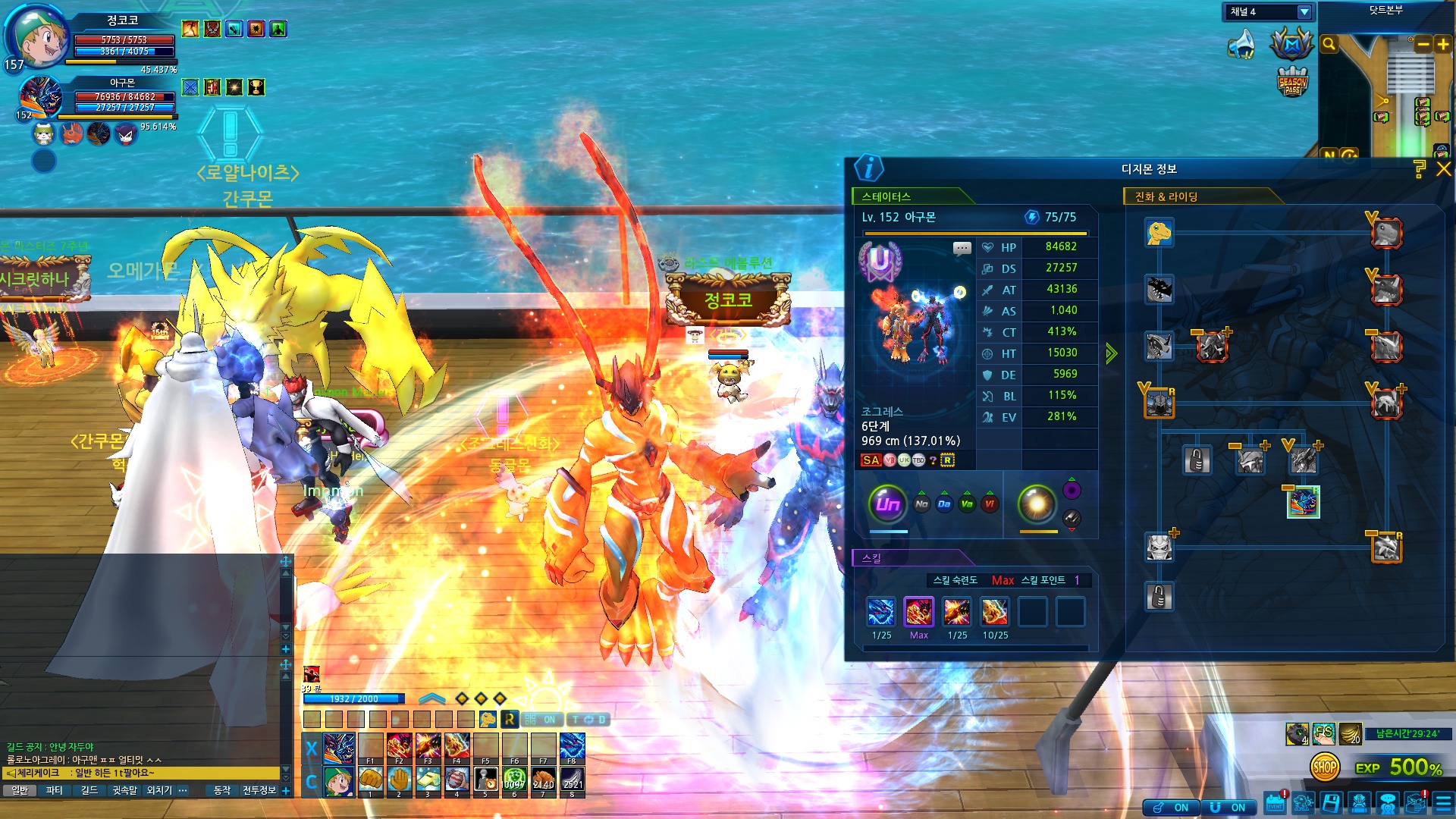Open the Season Pass

click(x=1292, y=82)
